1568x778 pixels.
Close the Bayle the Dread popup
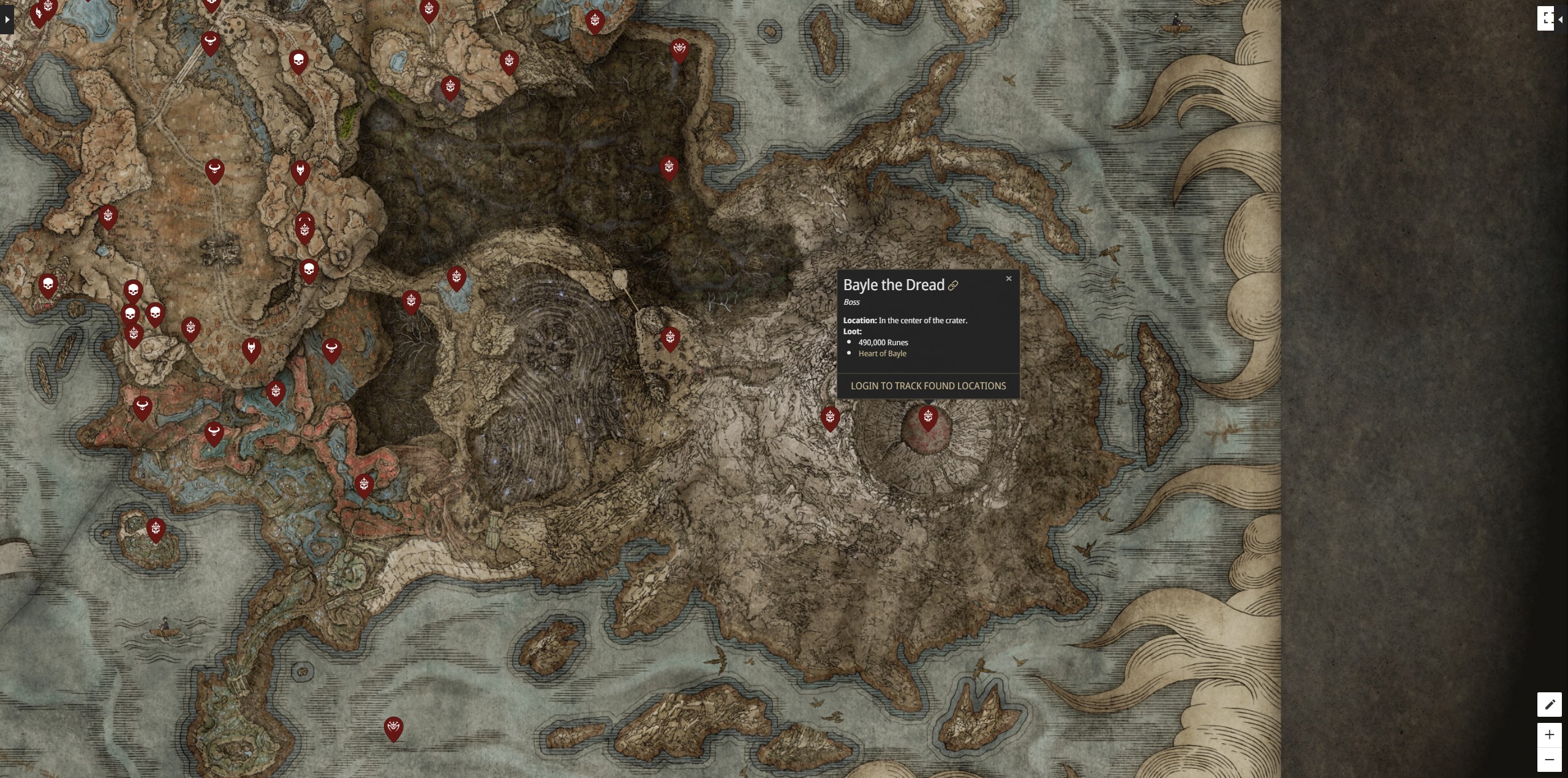coord(1009,279)
